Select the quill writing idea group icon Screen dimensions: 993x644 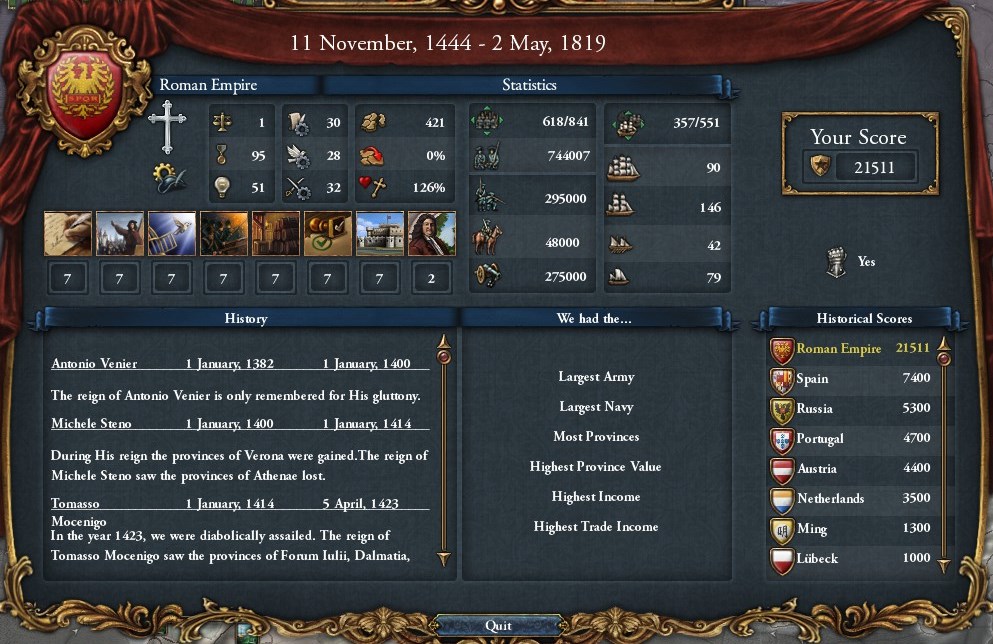click(68, 234)
